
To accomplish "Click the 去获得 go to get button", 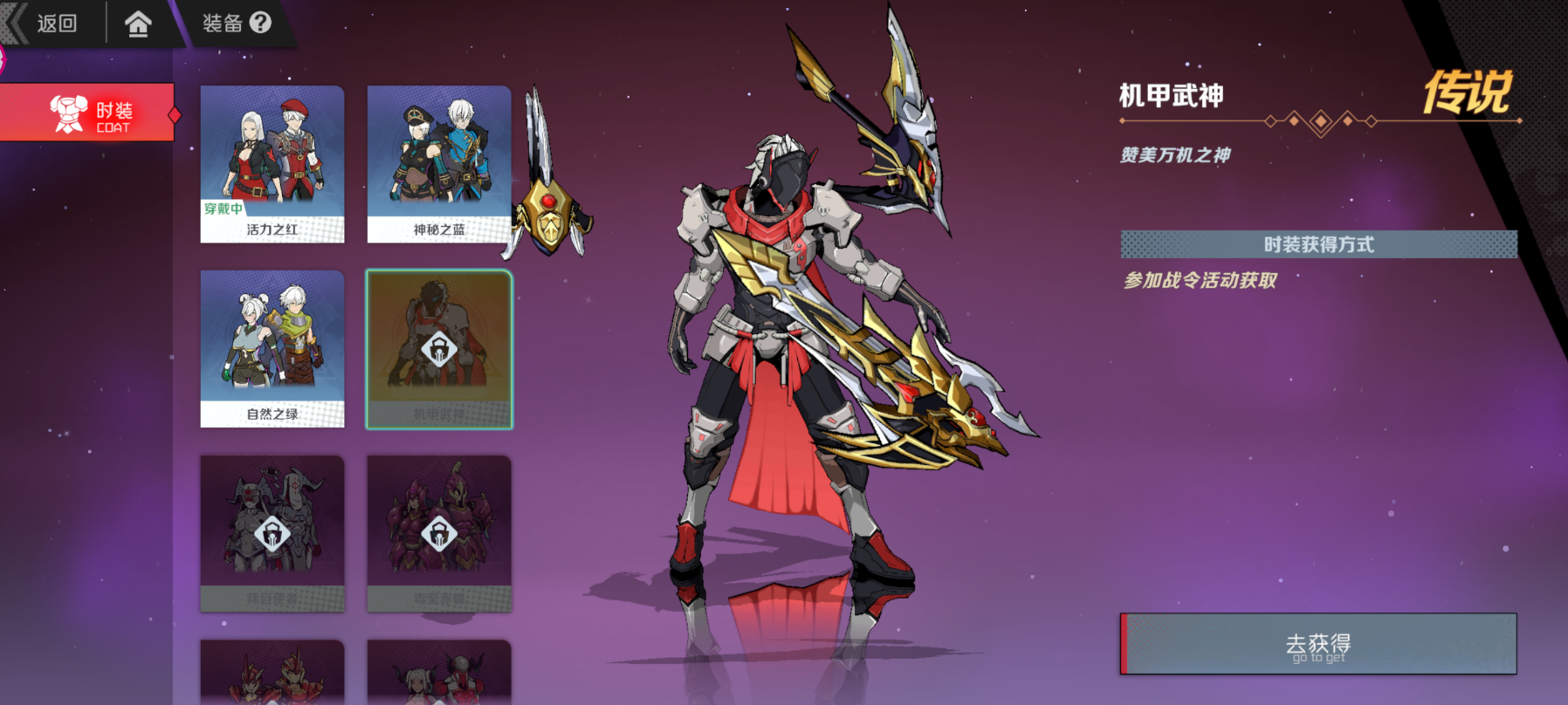I will (x=1318, y=644).
